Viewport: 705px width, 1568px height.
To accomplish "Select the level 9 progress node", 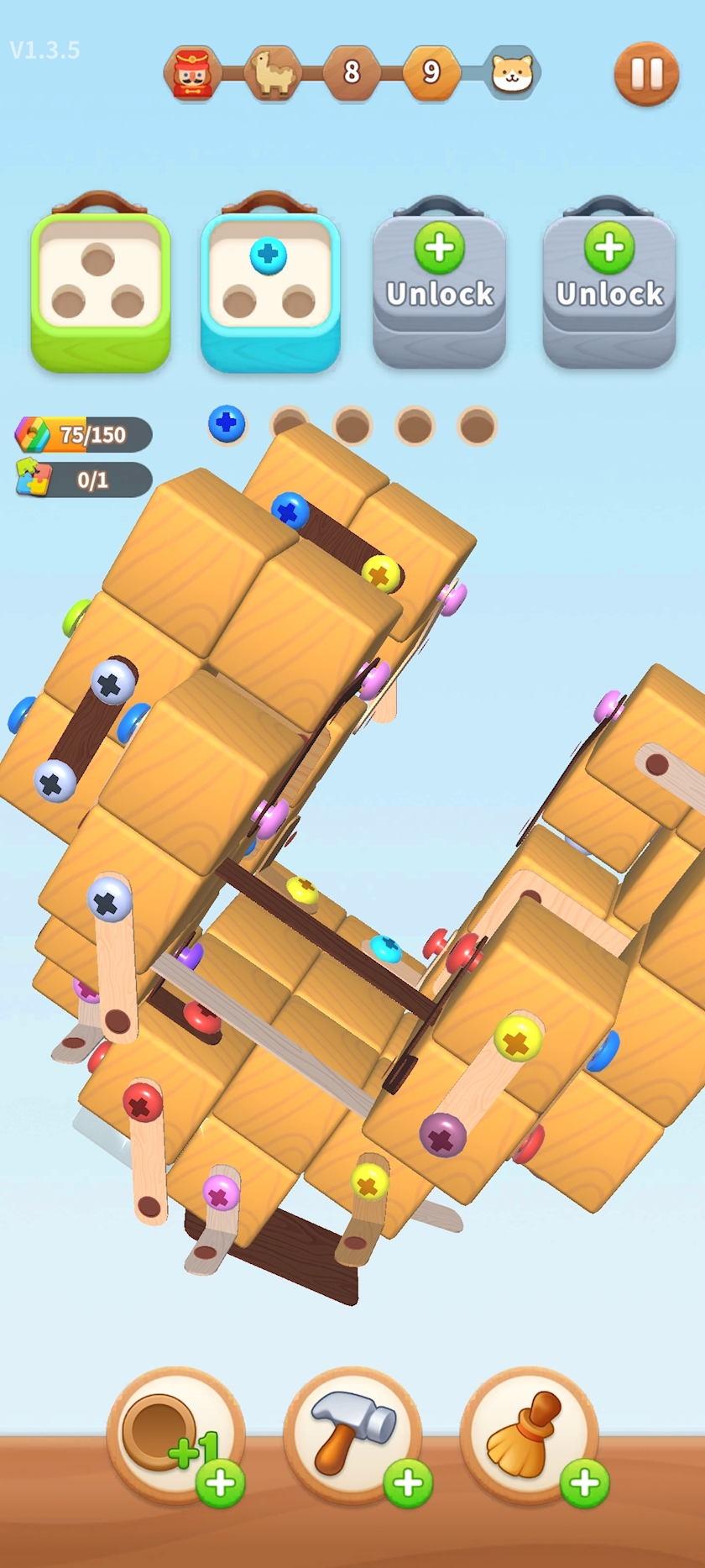I will pyautogui.click(x=431, y=73).
